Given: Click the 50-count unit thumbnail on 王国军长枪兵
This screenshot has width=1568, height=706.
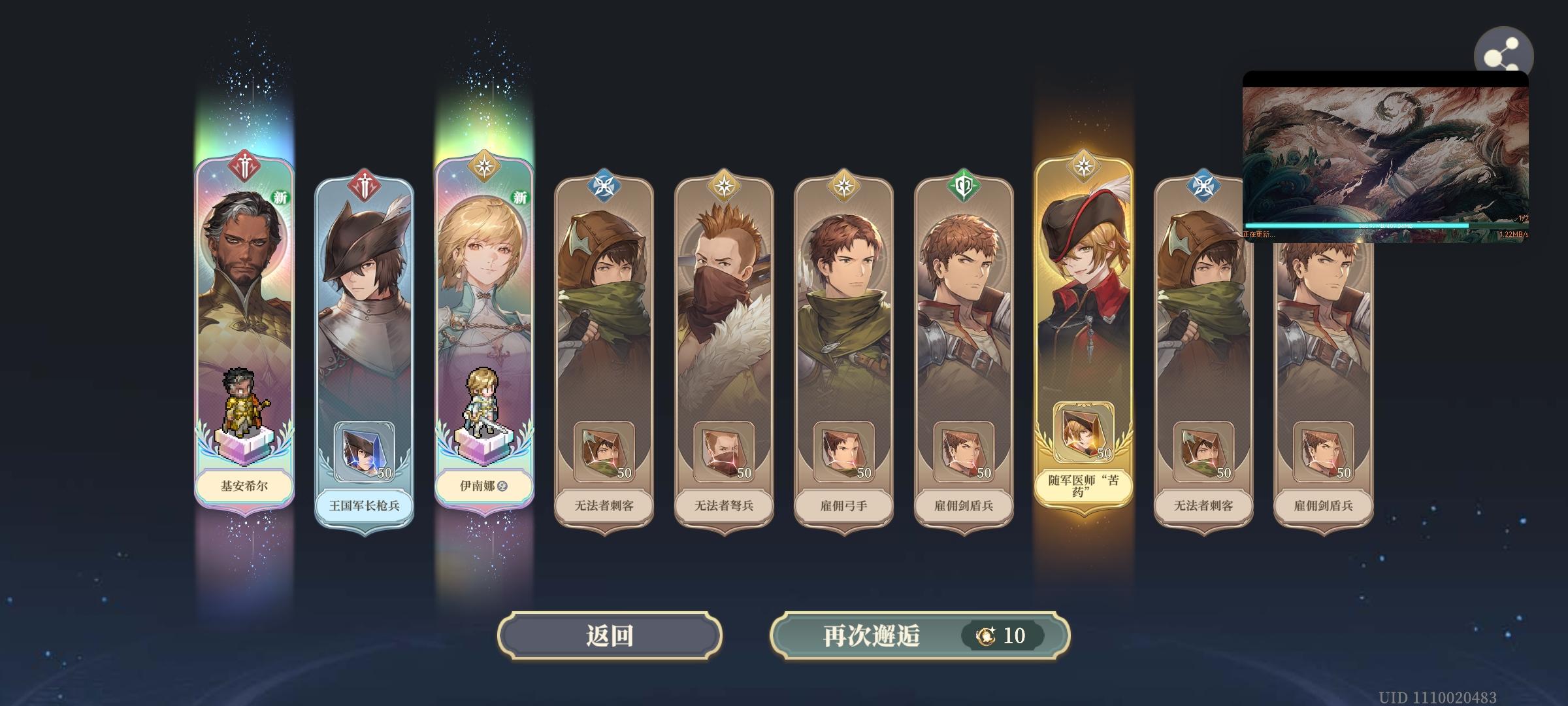Looking at the screenshot, I should tap(365, 450).
